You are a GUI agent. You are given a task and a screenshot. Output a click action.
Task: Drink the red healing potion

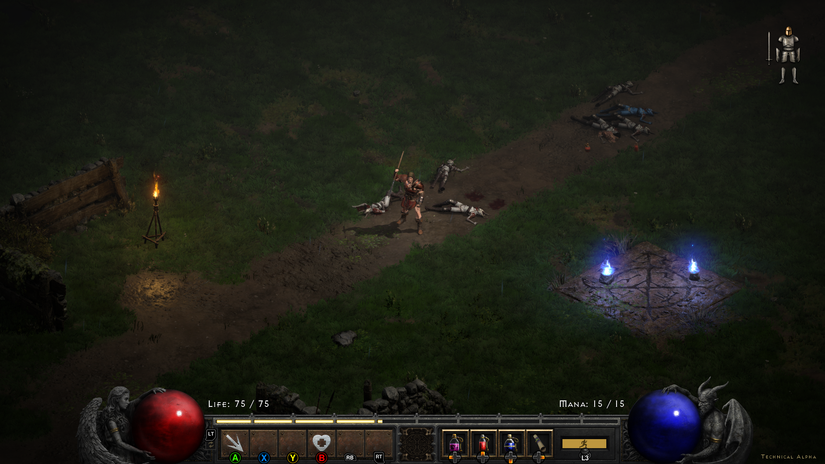(x=483, y=443)
